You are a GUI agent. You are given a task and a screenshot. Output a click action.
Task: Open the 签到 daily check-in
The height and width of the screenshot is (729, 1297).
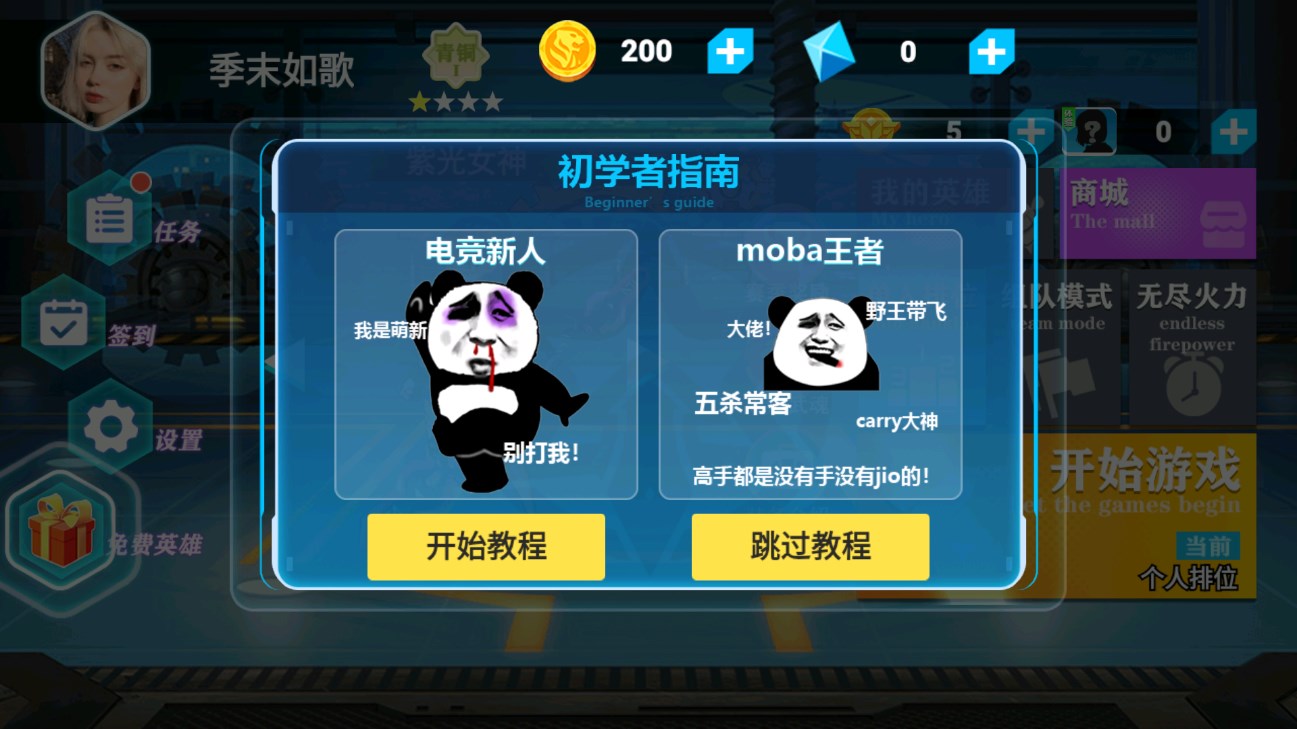(x=64, y=323)
